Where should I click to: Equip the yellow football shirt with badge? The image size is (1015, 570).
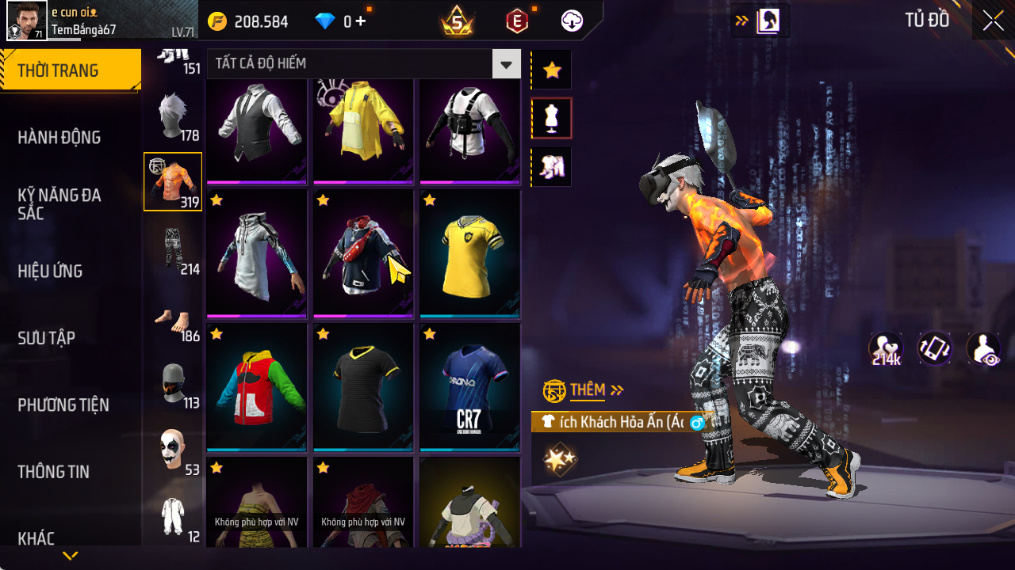470,255
